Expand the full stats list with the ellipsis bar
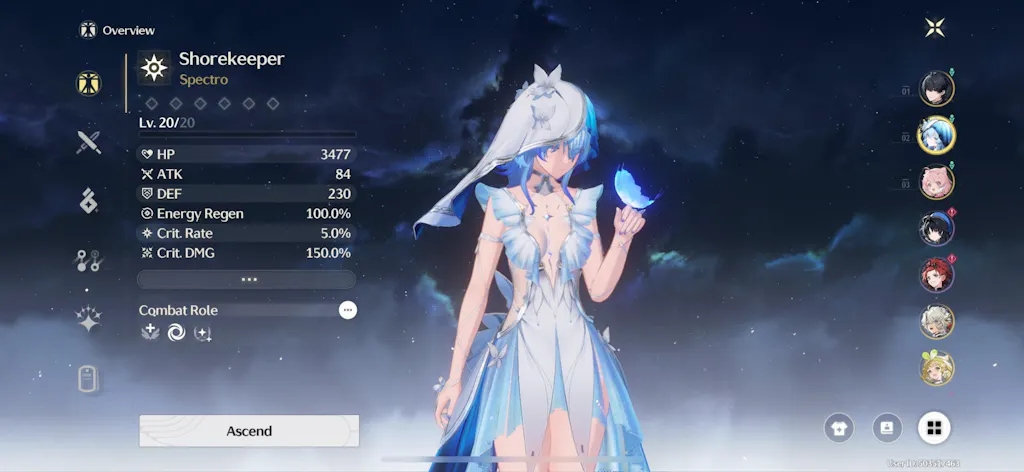Image resolution: width=1024 pixels, height=472 pixels. click(x=247, y=279)
